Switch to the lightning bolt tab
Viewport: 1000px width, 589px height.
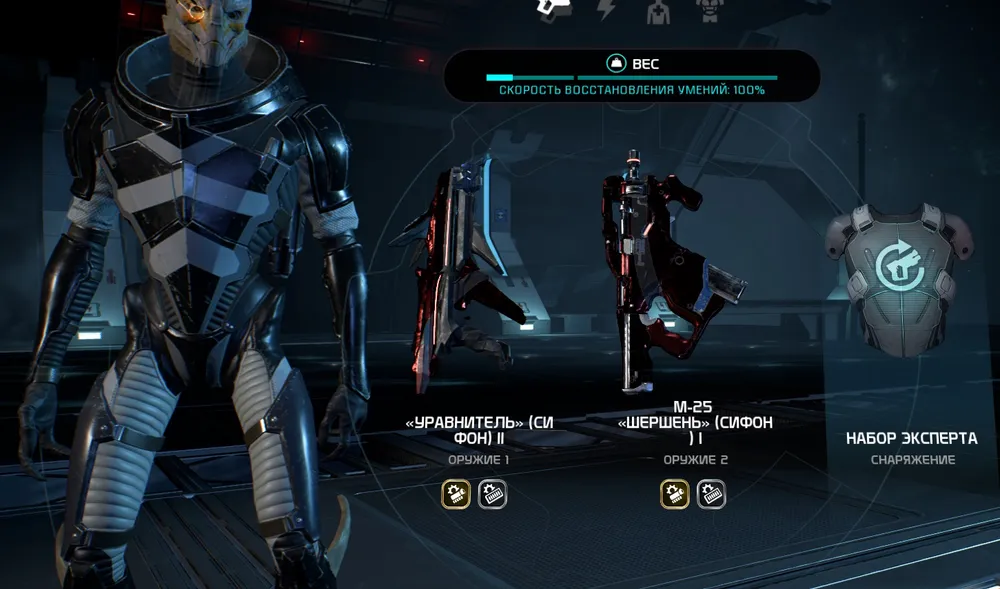pyautogui.click(x=606, y=10)
